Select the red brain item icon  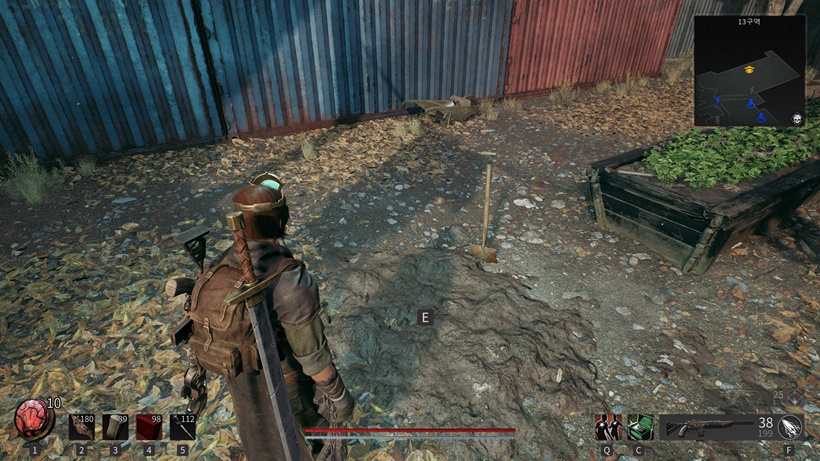coord(31,420)
